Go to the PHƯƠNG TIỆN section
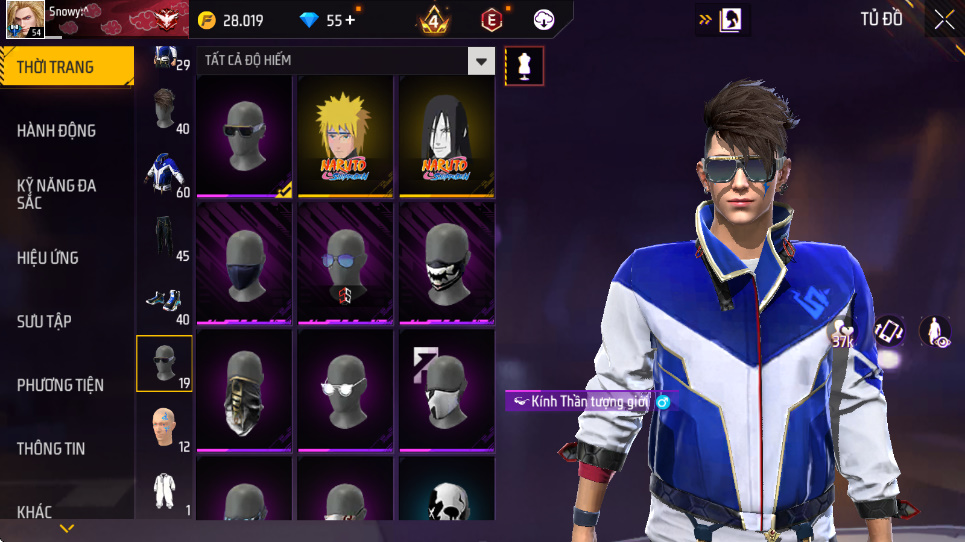The width and height of the screenshot is (965, 542). (60, 385)
